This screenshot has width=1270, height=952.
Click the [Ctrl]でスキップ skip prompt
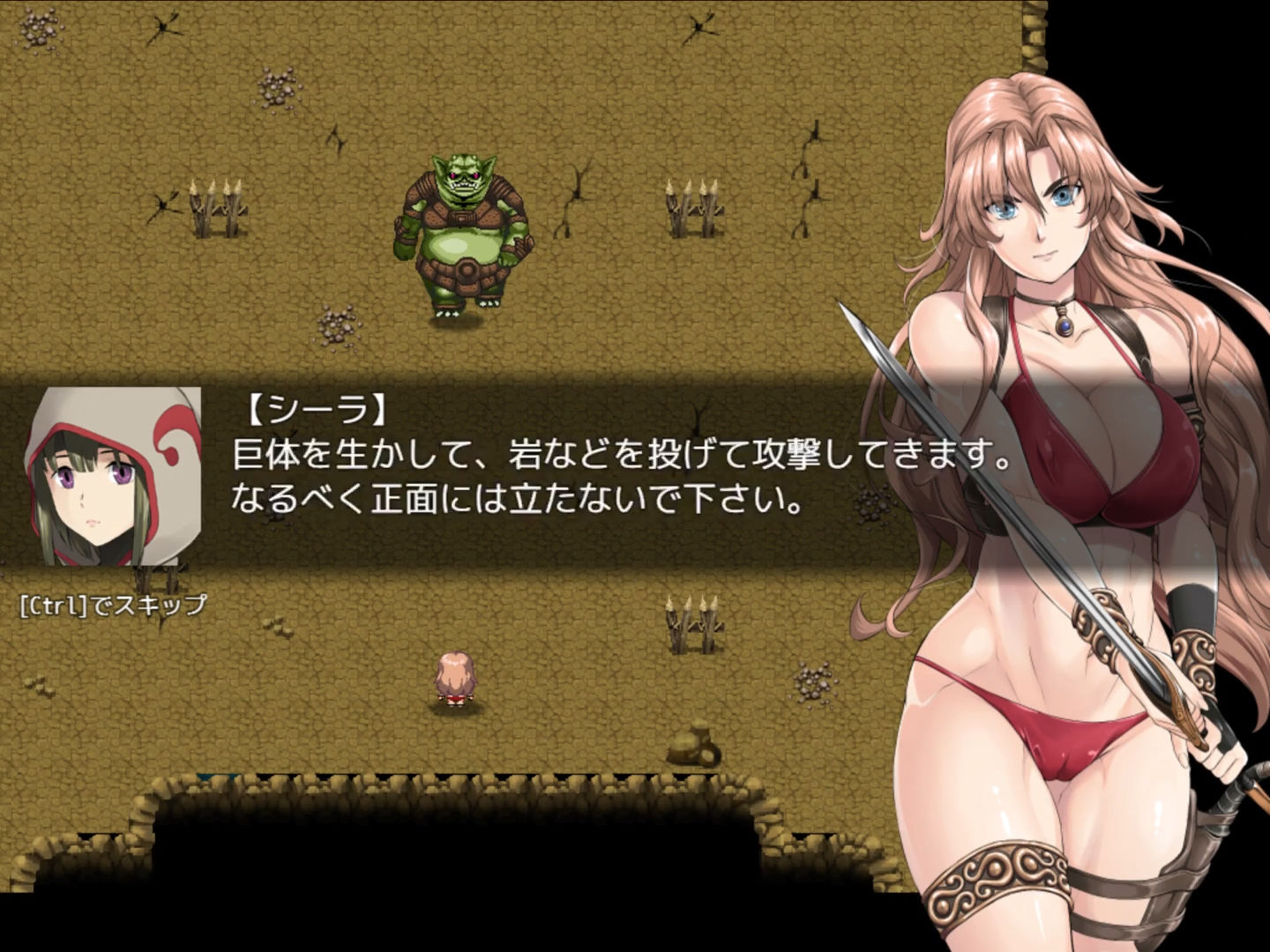(x=110, y=604)
